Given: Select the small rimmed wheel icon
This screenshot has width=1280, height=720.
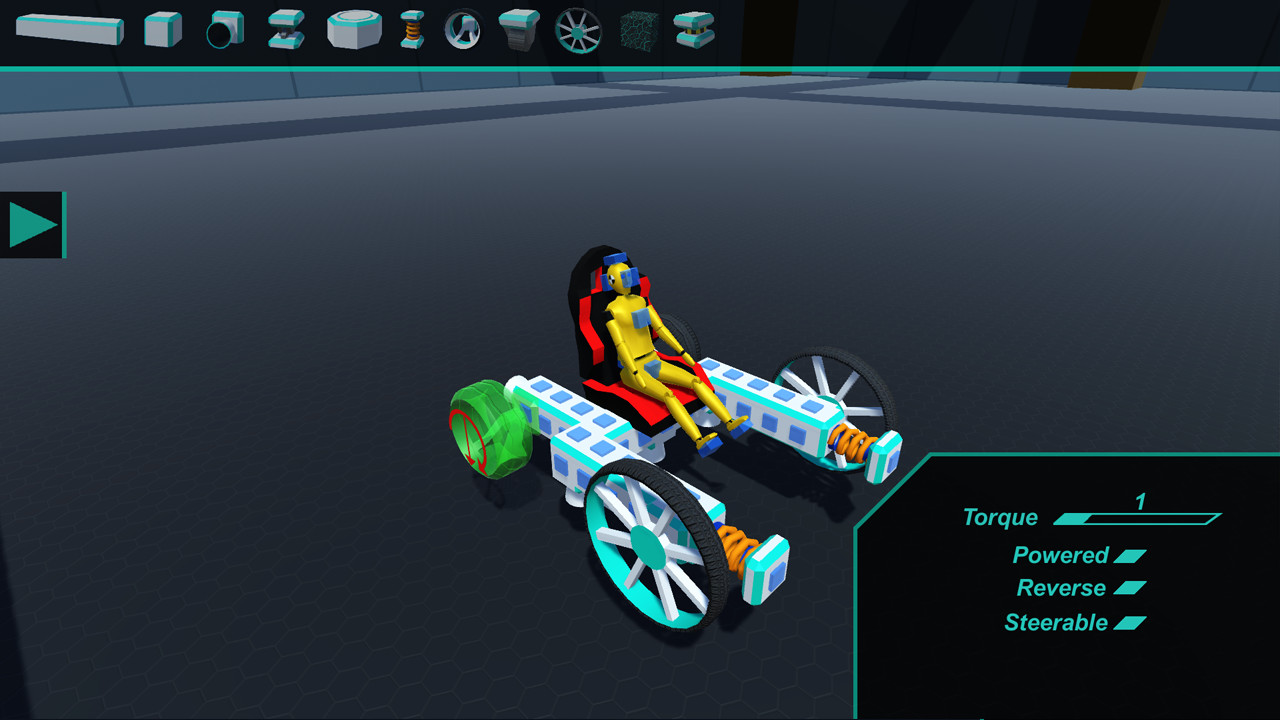Looking at the screenshot, I should tap(463, 28).
